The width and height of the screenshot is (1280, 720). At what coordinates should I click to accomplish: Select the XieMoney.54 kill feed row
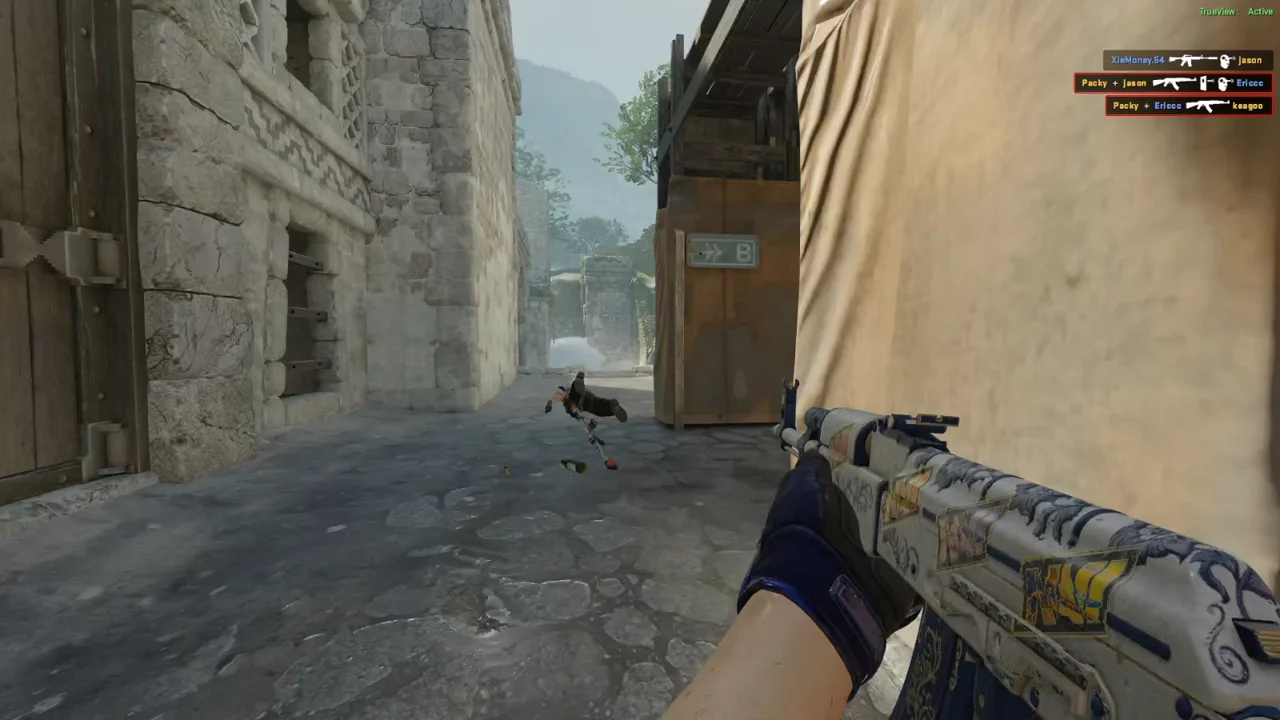[1186, 61]
